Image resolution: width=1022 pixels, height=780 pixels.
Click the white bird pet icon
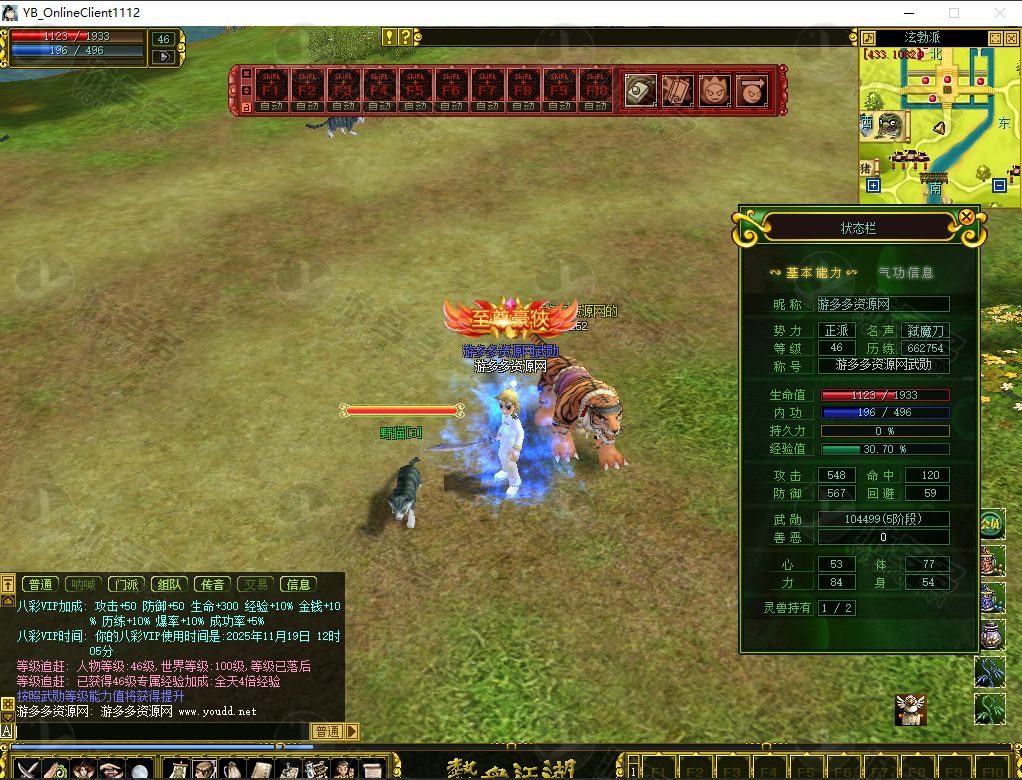(x=910, y=709)
